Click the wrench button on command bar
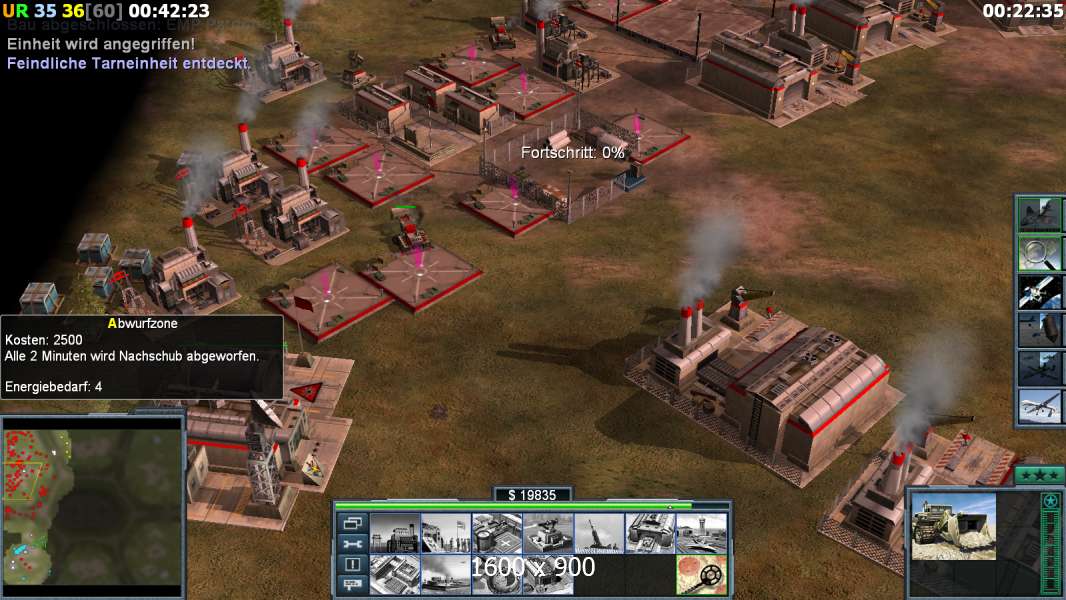 point(352,544)
